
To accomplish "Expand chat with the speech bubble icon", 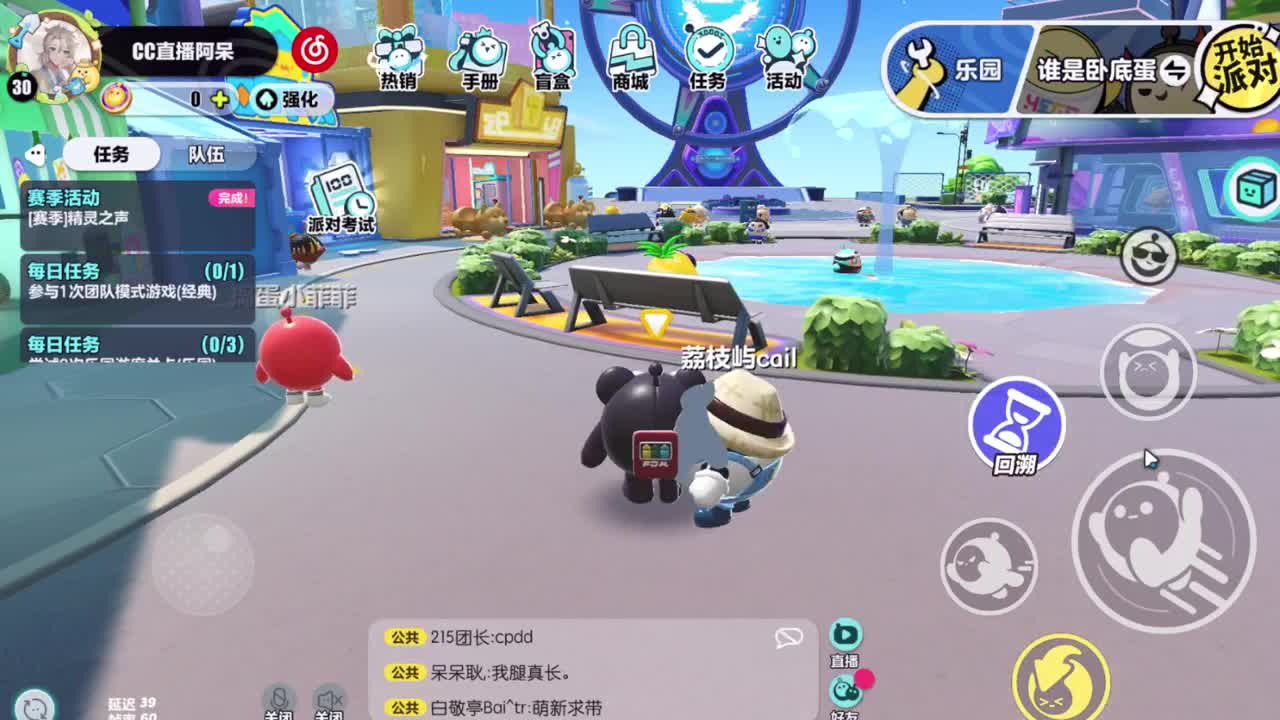I will [789, 636].
